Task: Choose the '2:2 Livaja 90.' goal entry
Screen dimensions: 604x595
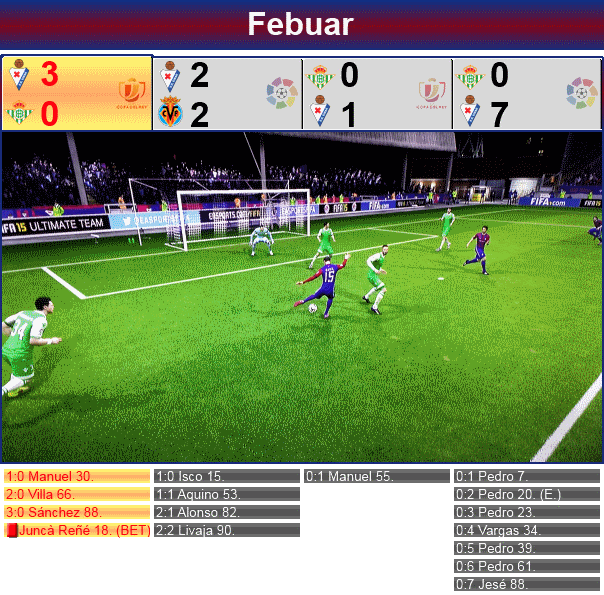Action: point(227,530)
